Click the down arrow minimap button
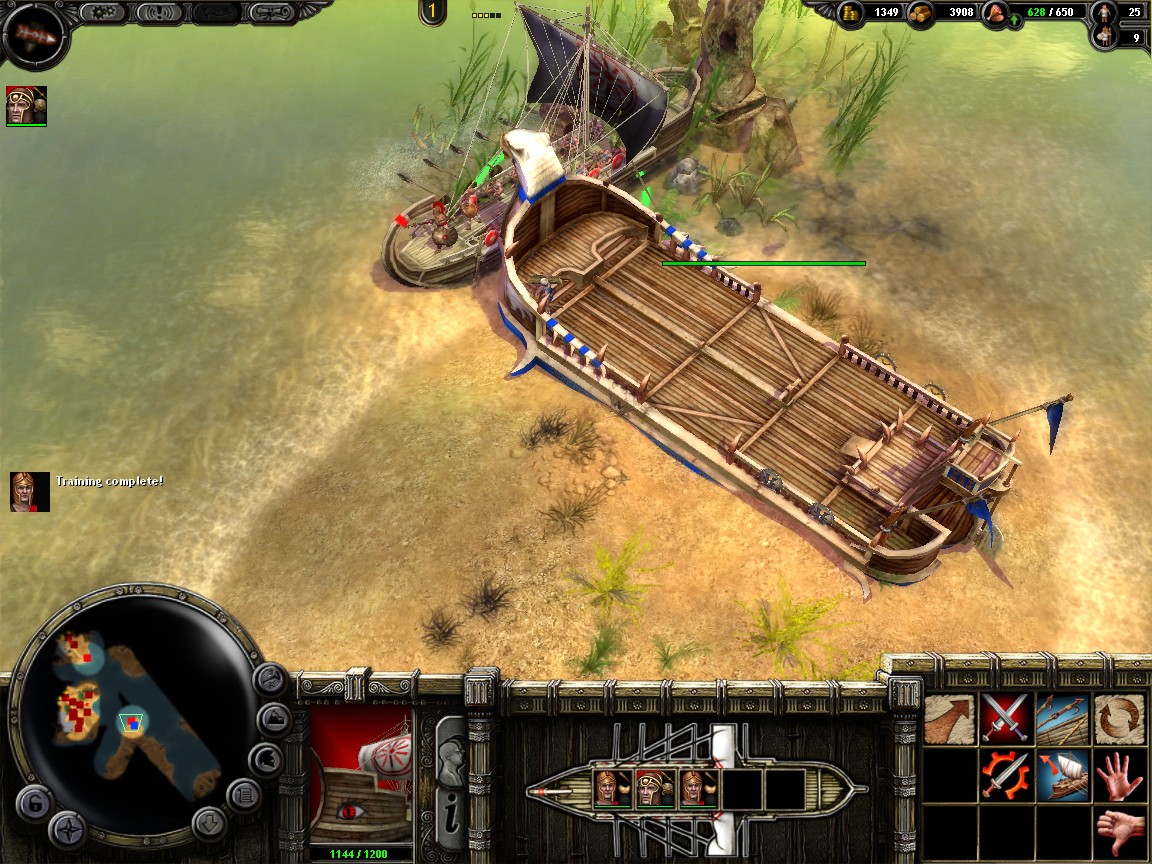This screenshot has width=1152, height=864. 207,826
